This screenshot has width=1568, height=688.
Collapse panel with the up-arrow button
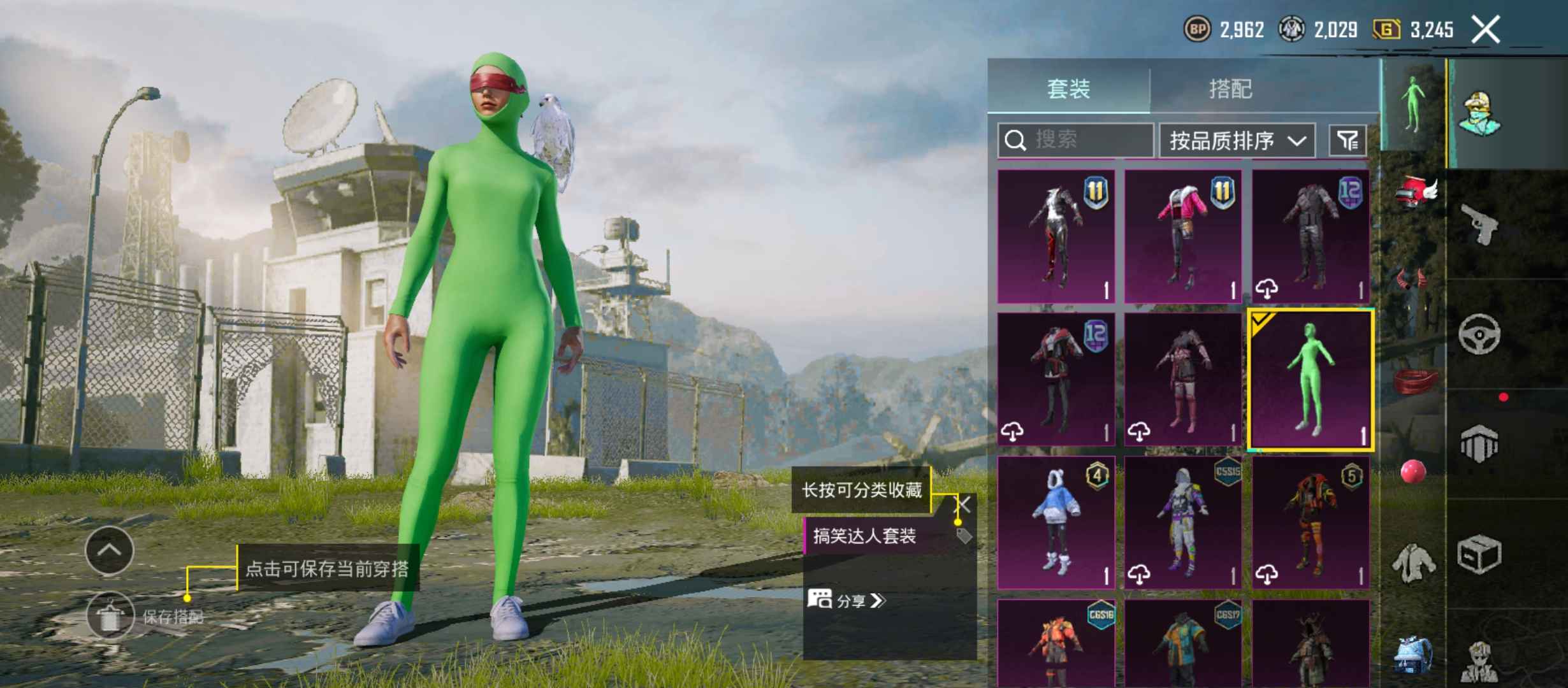click(x=110, y=551)
